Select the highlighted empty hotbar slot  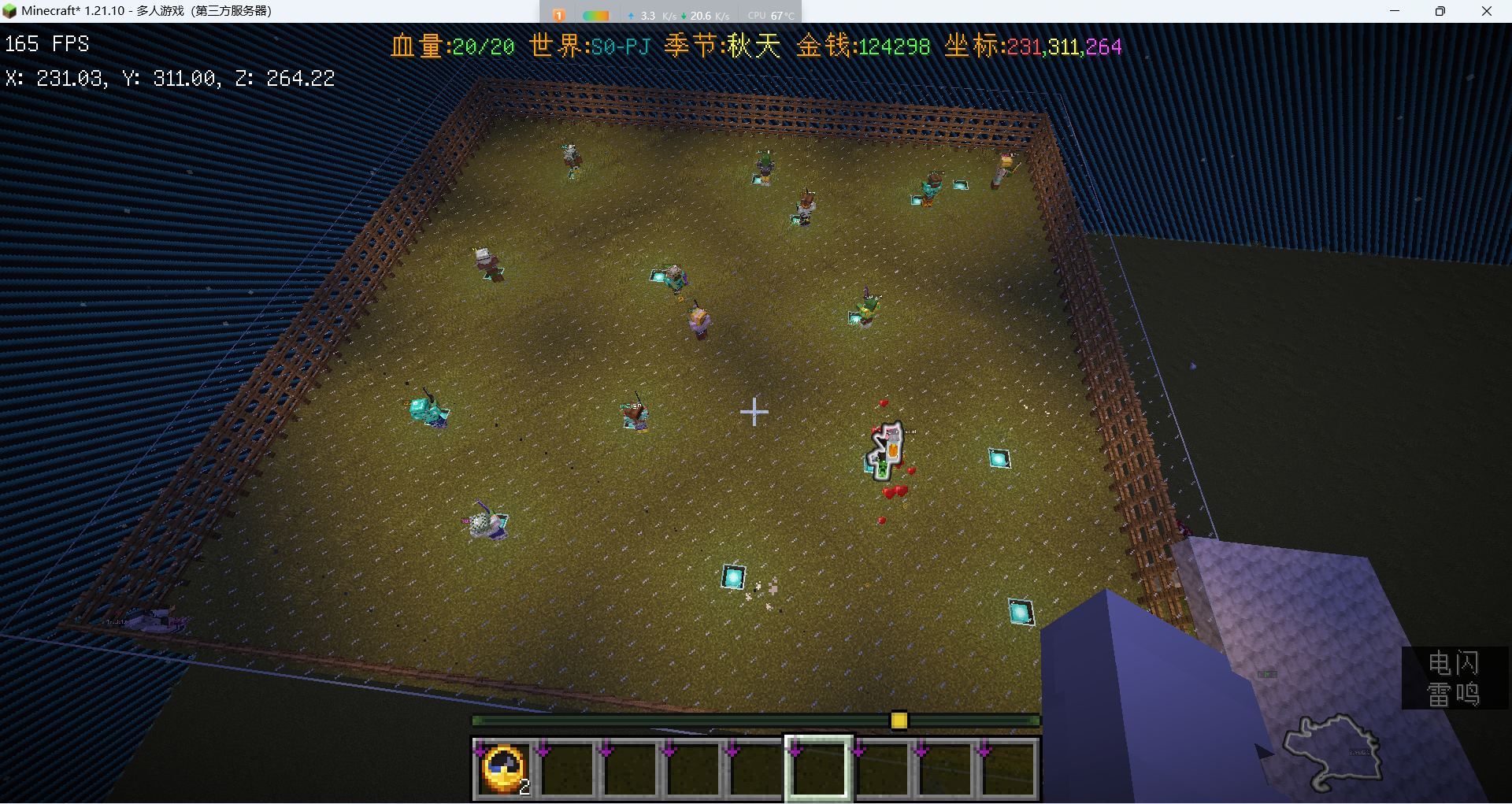[818, 769]
